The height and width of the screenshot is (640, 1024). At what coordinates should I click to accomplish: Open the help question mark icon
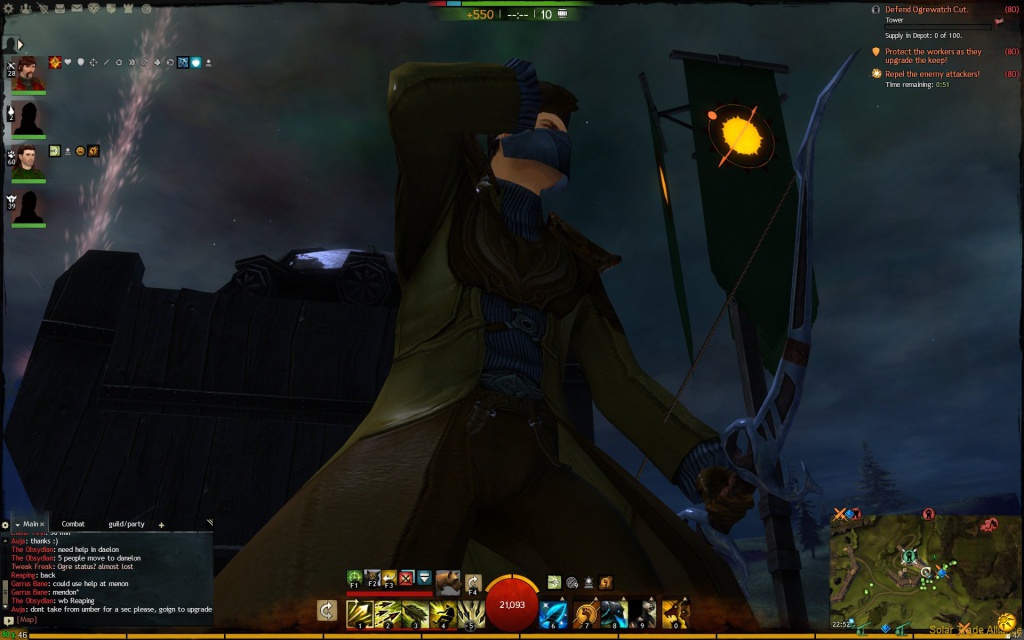point(146,8)
